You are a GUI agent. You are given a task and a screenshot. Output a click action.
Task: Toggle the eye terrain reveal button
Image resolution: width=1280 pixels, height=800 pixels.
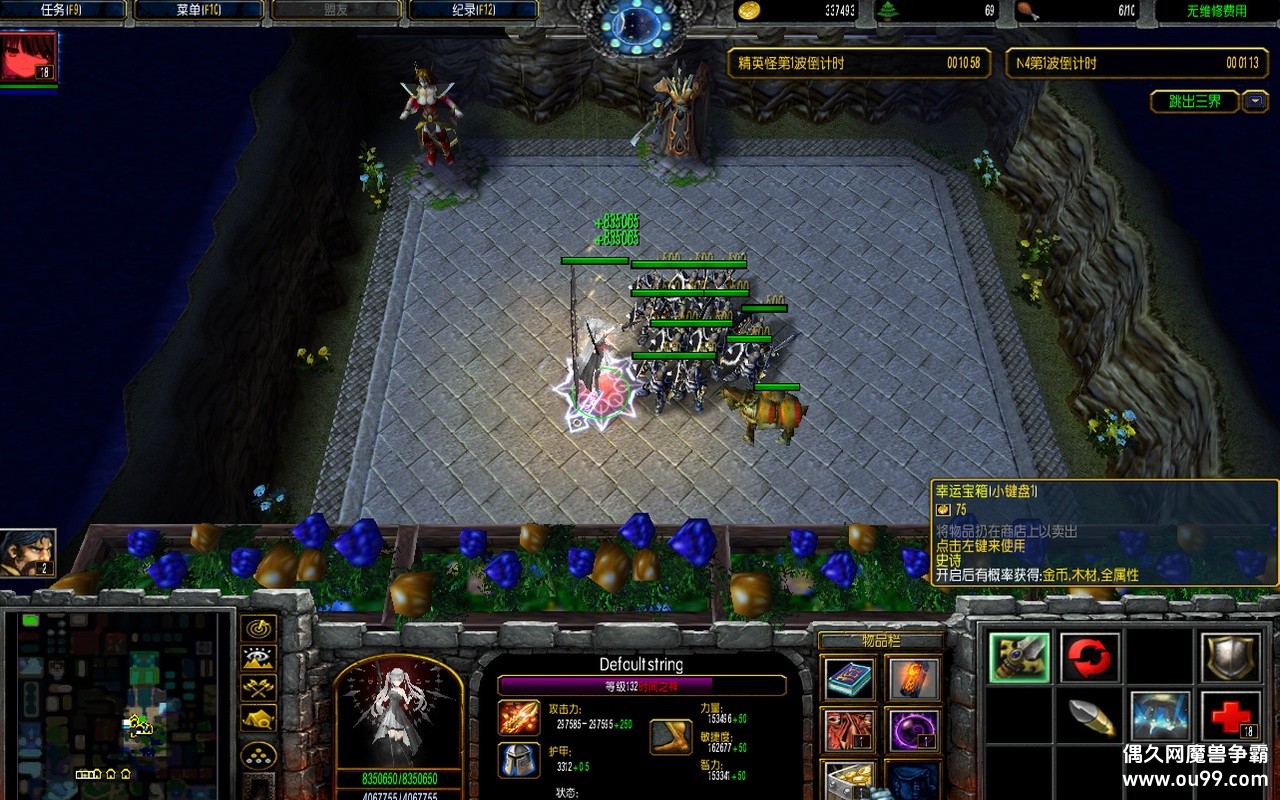tap(257, 658)
